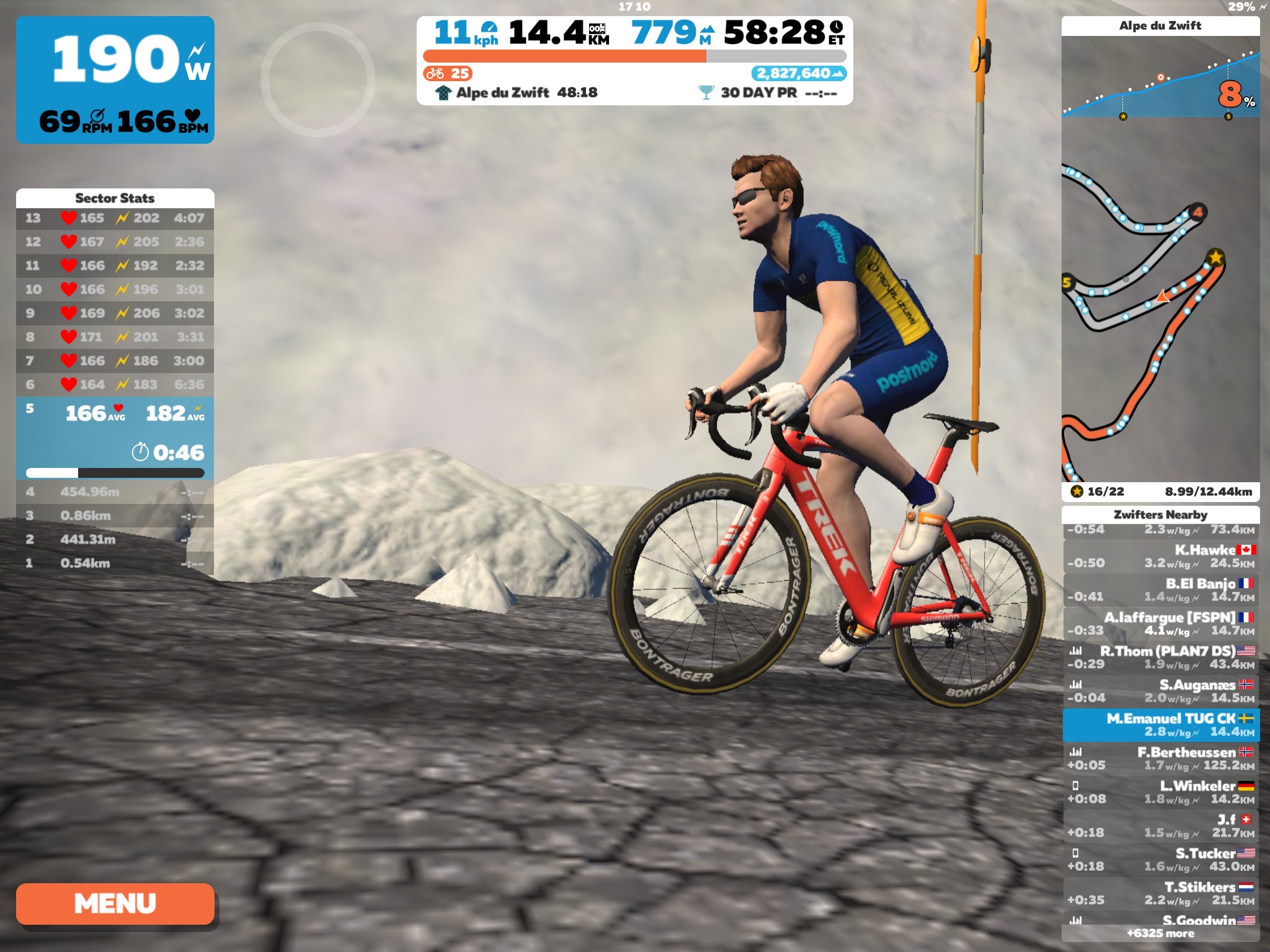Screen dimensions: 1270x952
Task: Choose T.Stikkers rider row
Action: point(1160,893)
